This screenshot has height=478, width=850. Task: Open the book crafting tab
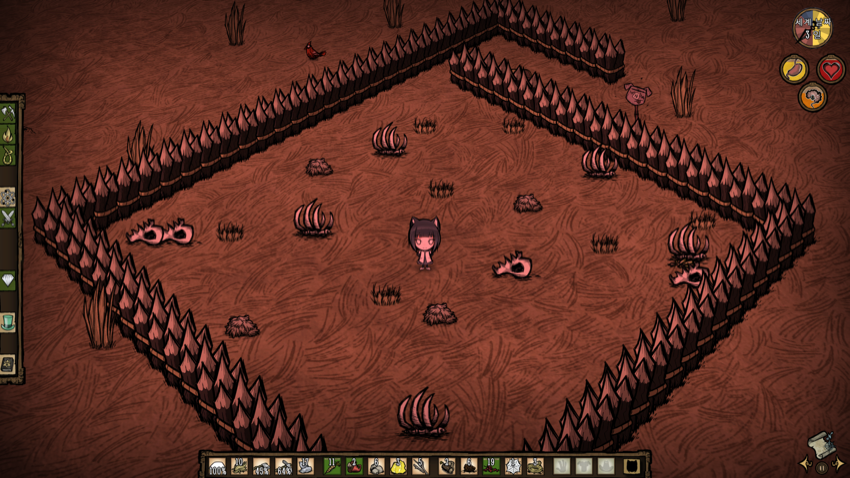coord(8,364)
